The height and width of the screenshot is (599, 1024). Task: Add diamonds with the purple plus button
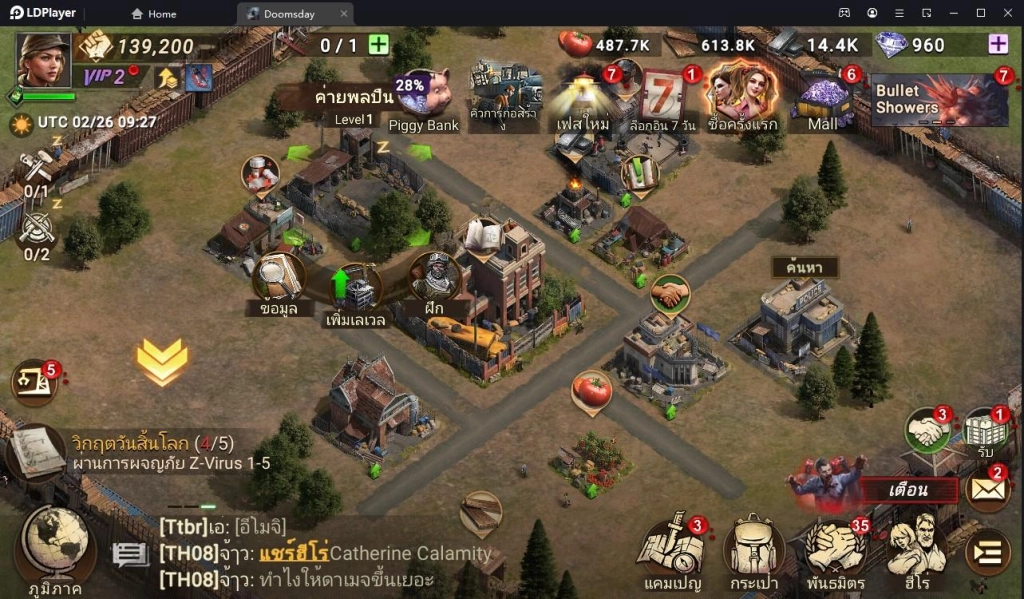(997, 44)
